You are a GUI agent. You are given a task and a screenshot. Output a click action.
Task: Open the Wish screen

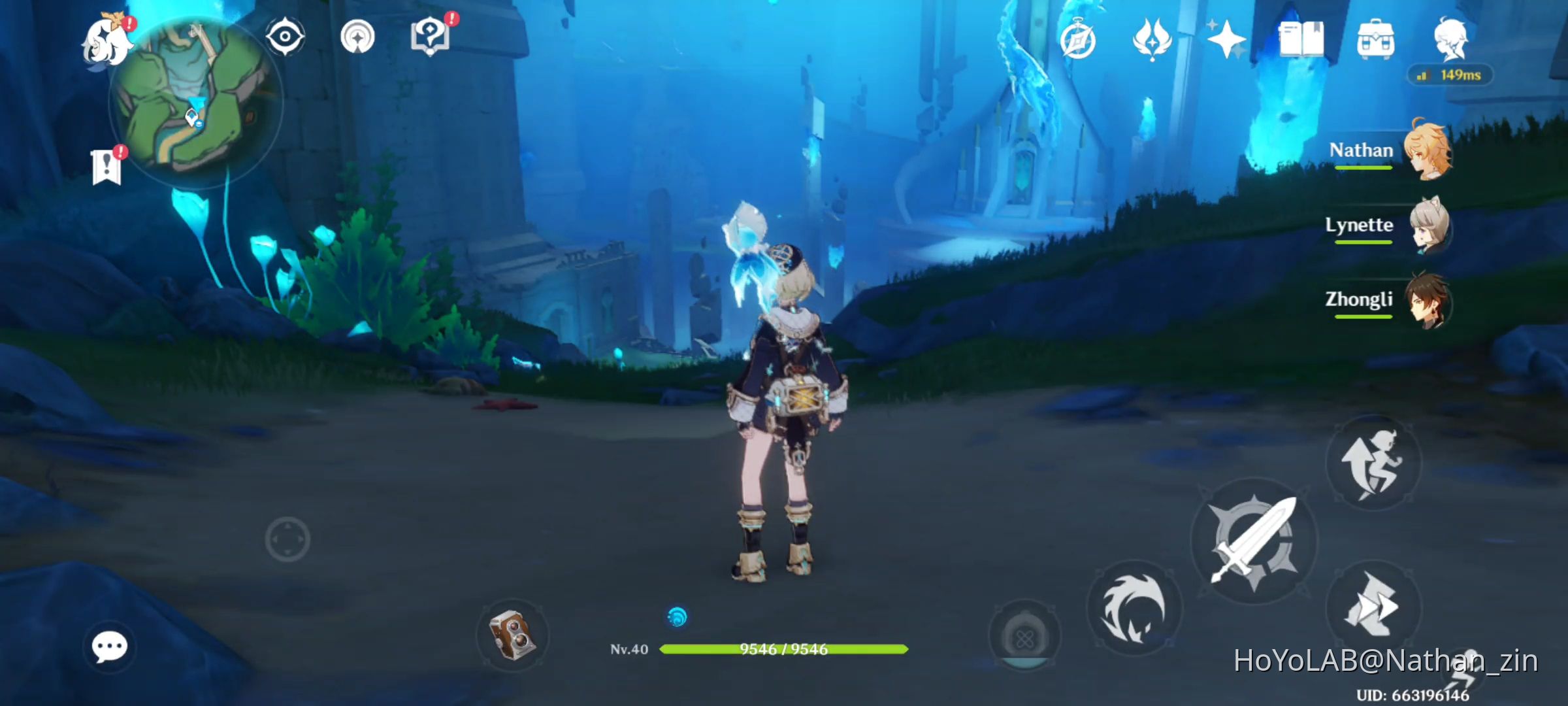[x=1227, y=41]
